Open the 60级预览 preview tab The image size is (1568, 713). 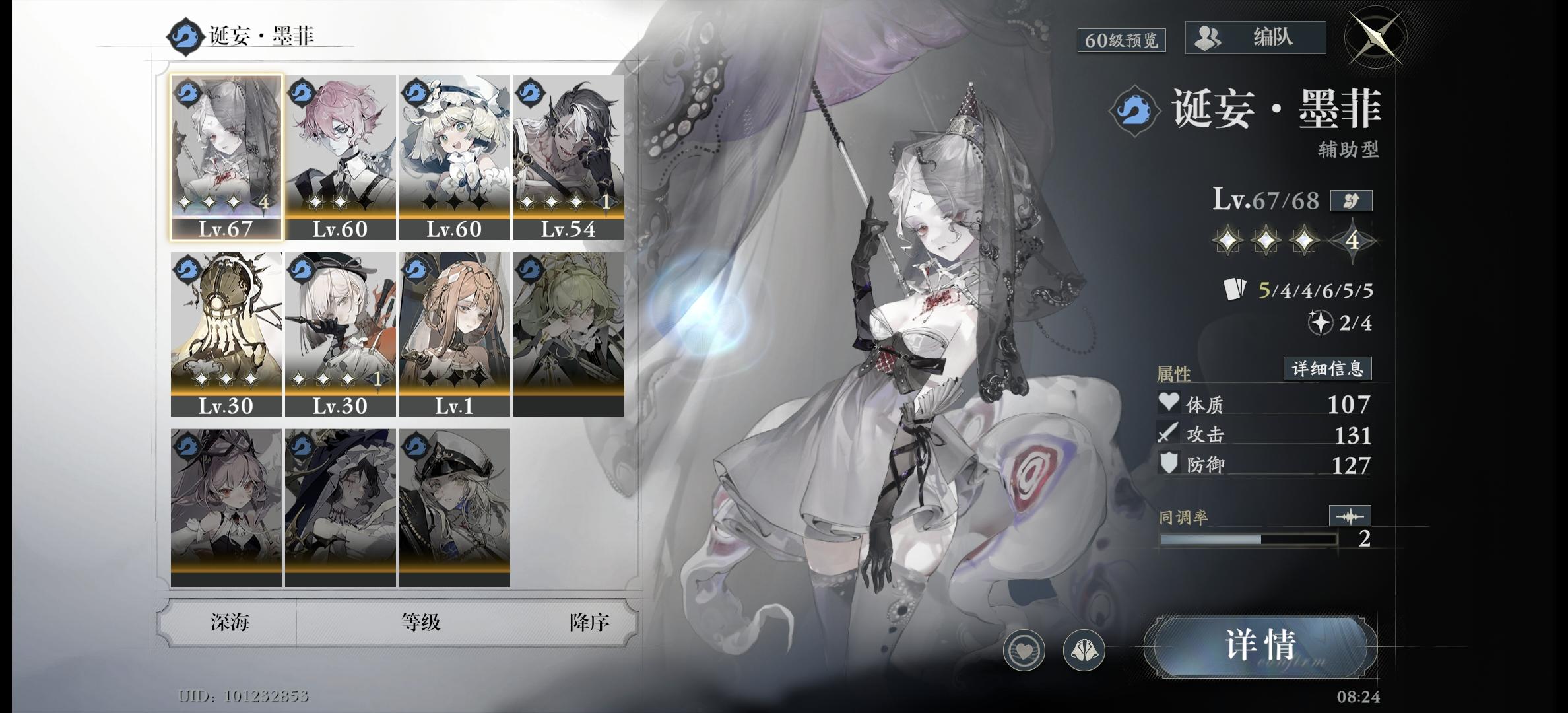(x=1123, y=39)
